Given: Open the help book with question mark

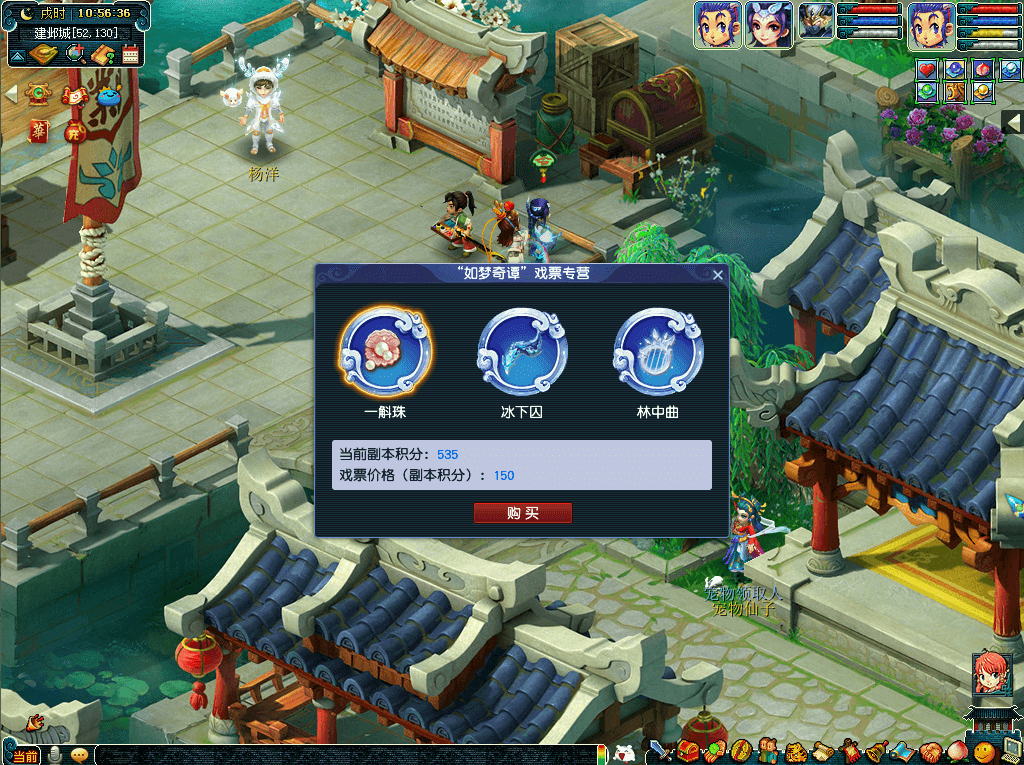Looking at the screenshot, I should click(102, 54).
